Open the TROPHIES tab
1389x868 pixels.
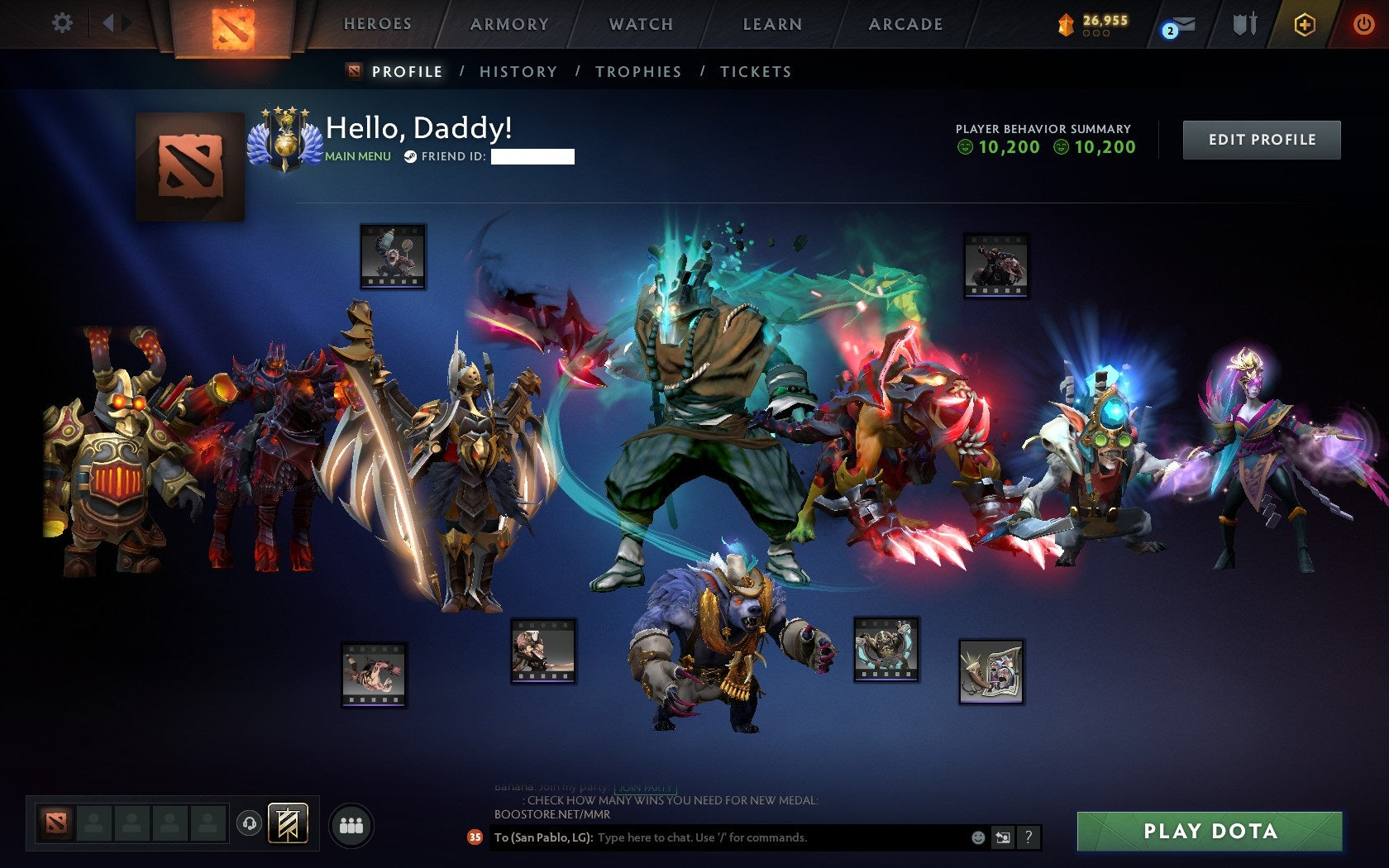click(637, 72)
